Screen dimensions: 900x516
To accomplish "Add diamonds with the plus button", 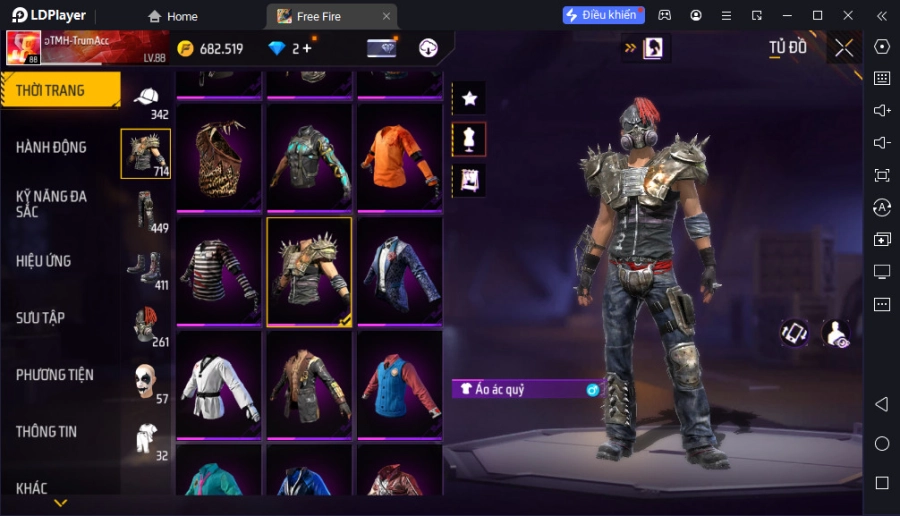I will [x=306, y=48].
